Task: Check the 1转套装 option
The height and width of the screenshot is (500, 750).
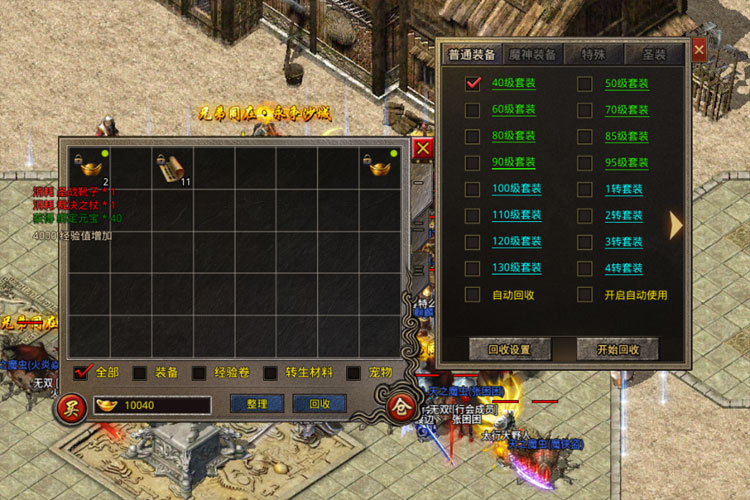Action: (x=585, y=189)
